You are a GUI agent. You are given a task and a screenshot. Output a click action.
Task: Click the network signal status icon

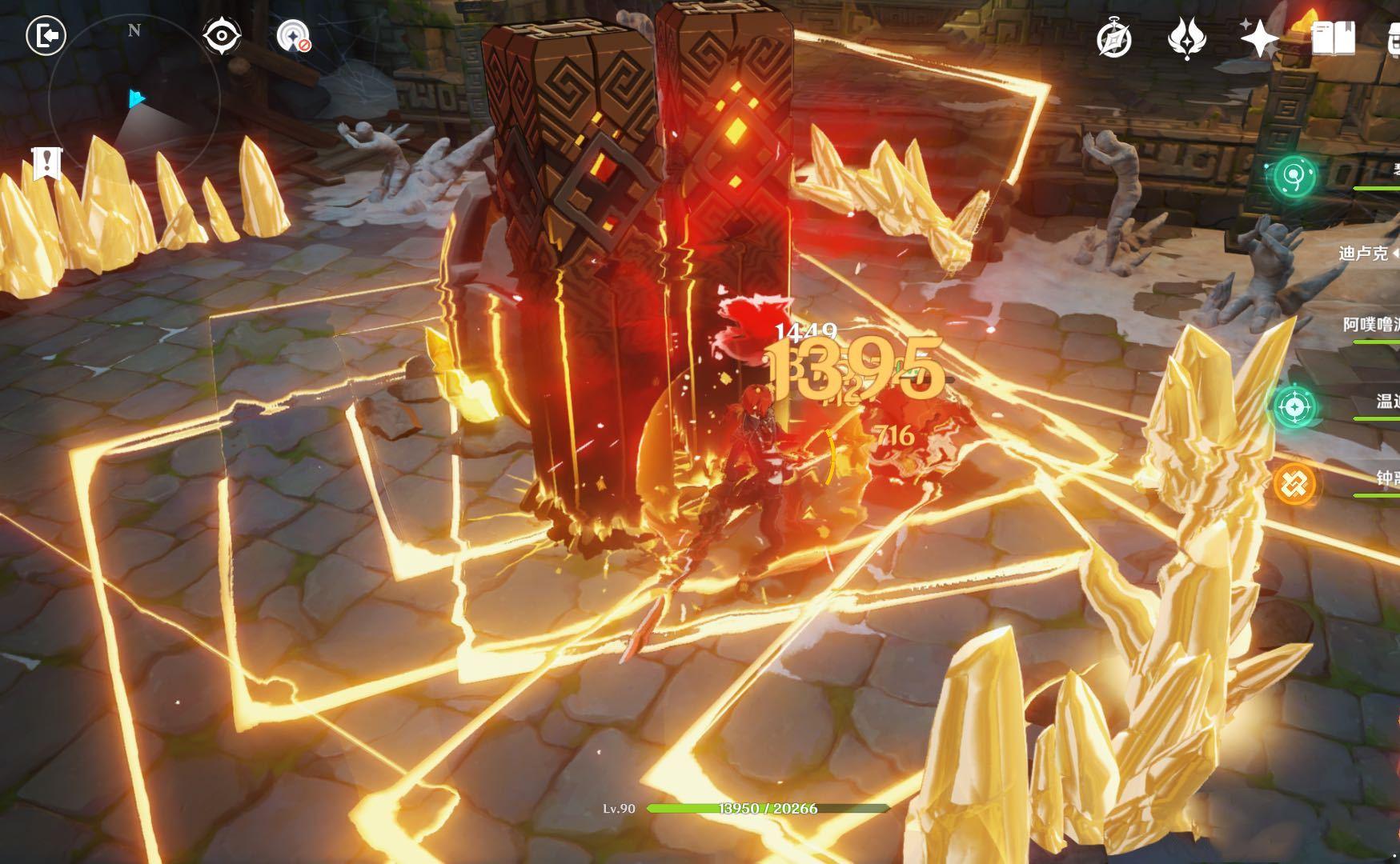tap(293, 36)
